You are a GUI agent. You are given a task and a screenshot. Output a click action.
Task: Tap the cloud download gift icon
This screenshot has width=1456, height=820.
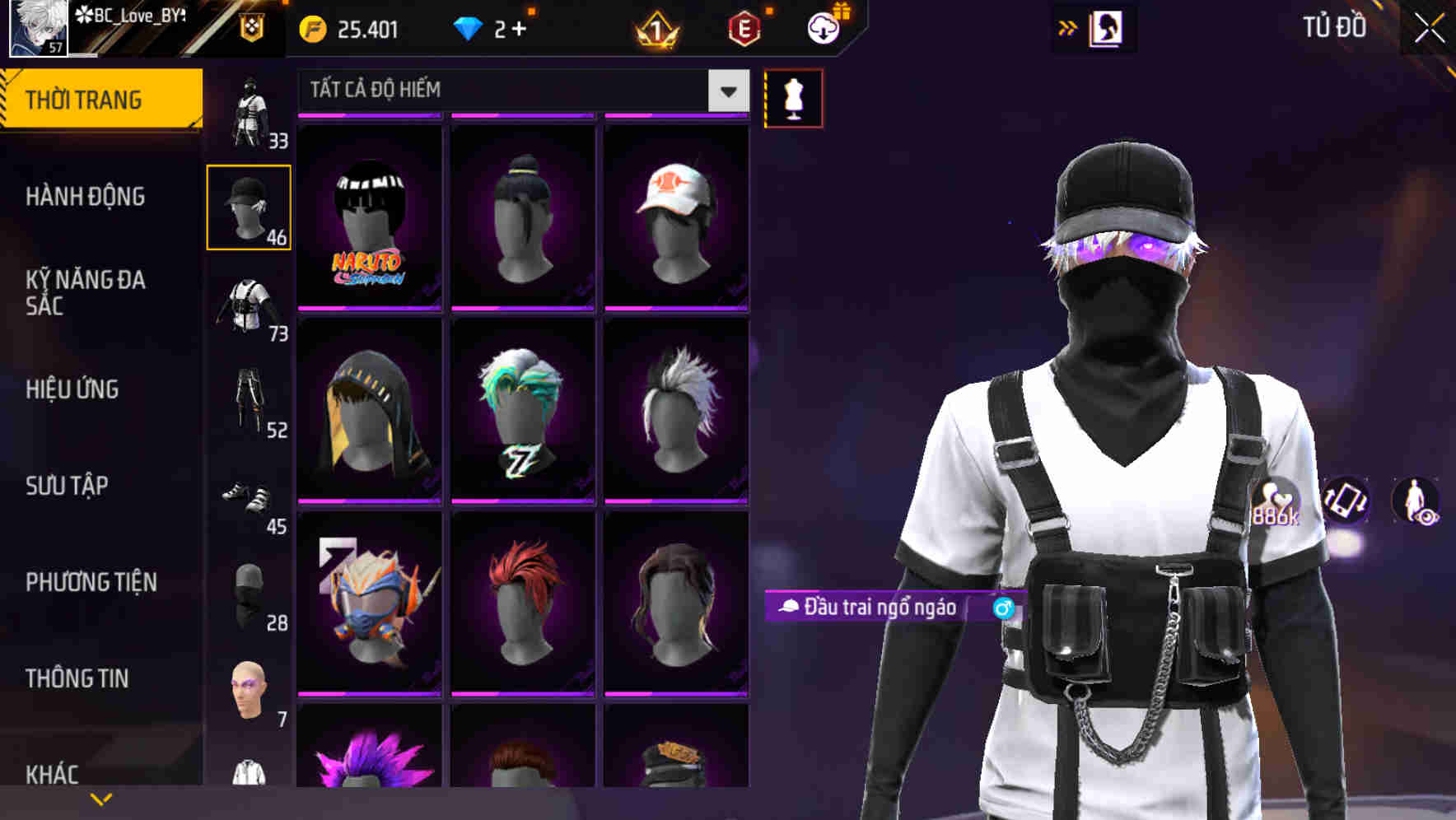823,27
